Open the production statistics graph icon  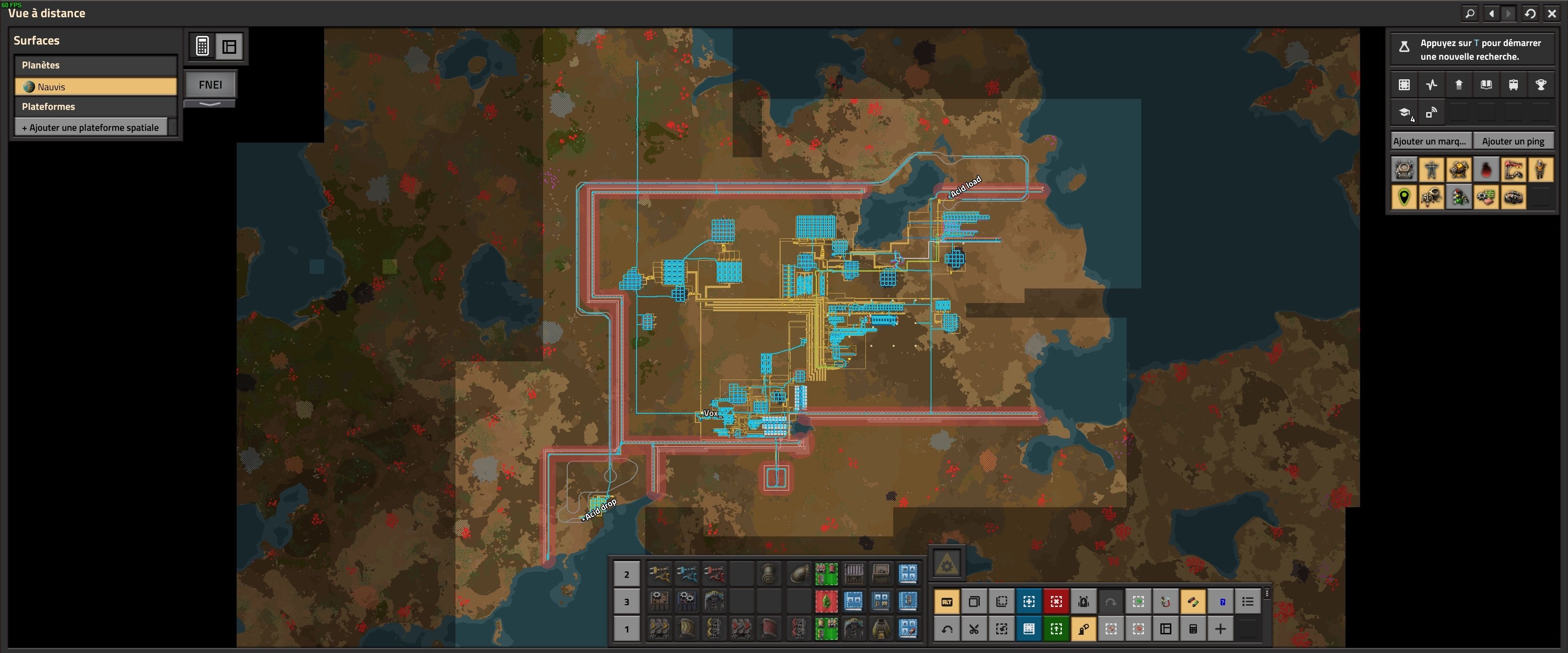pyautogui.click(x=1431, y=85)
